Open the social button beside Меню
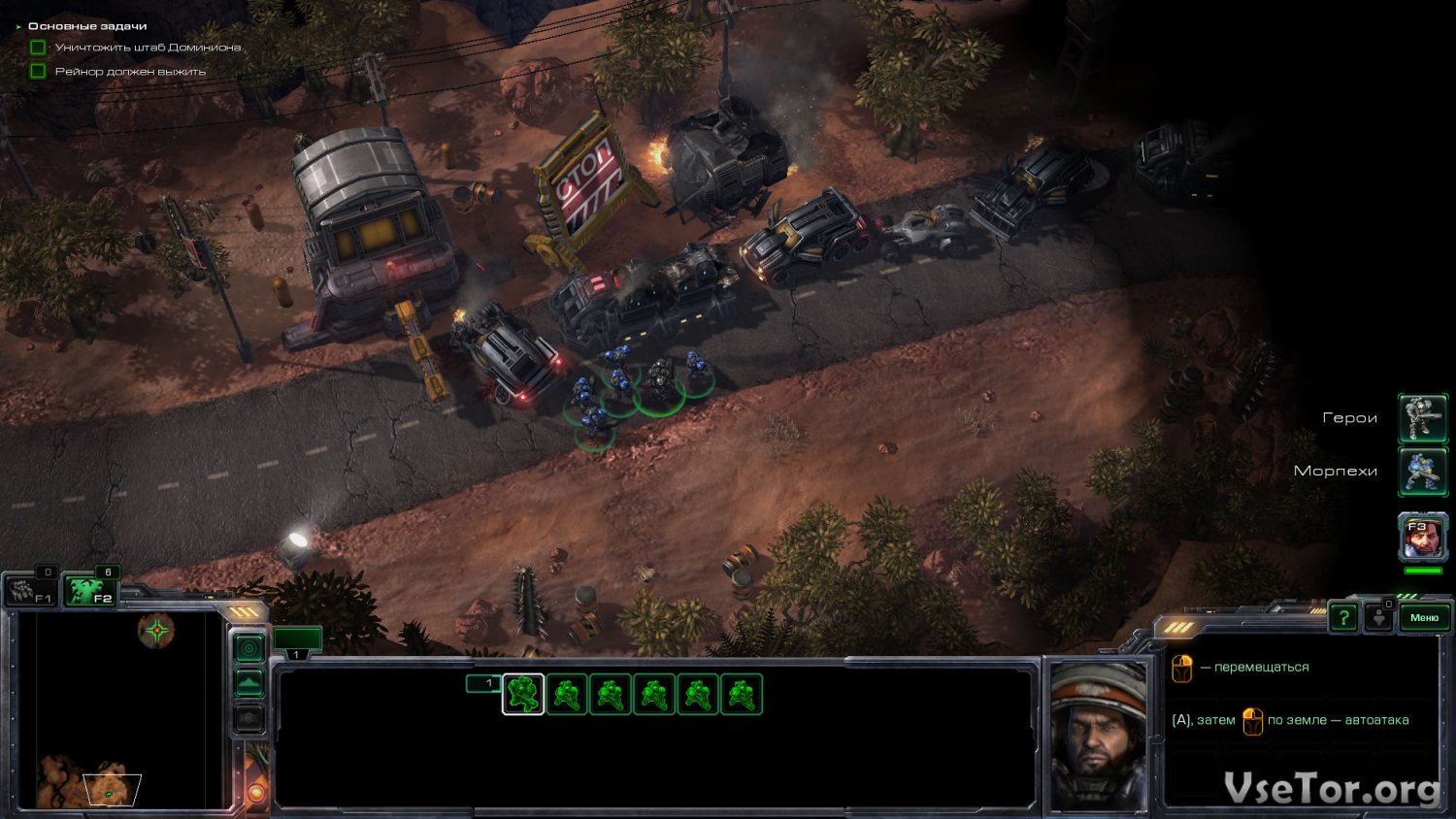 [1379, 618]
